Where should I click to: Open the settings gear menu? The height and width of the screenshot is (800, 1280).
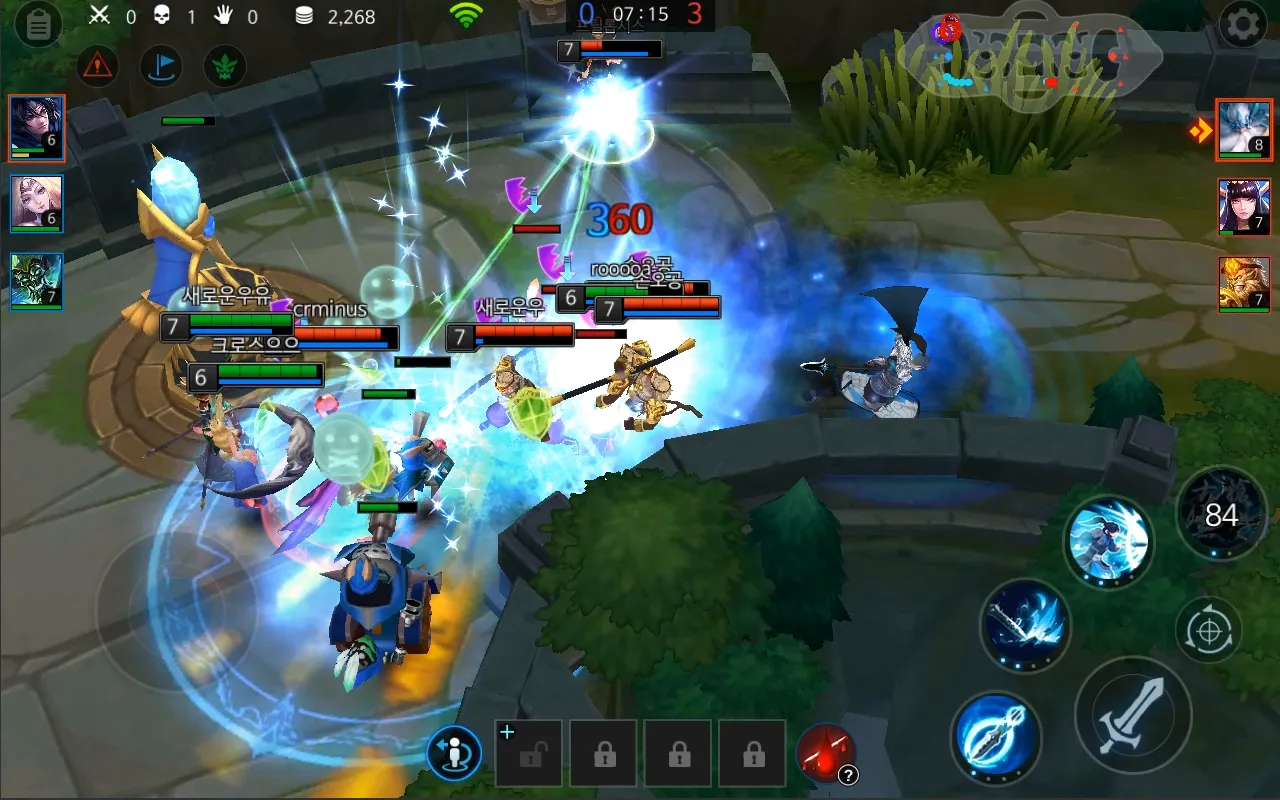point(1243,25)
